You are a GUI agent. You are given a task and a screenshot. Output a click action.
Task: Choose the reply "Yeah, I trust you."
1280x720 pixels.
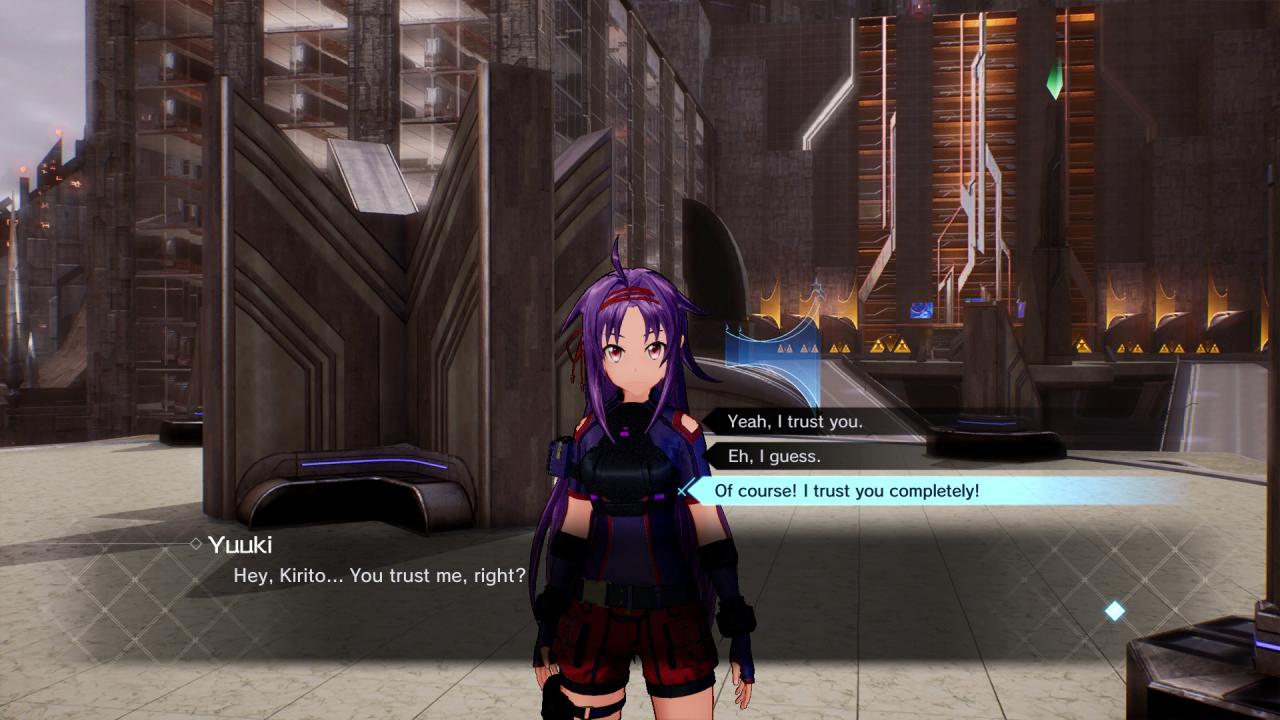point(795,422)
